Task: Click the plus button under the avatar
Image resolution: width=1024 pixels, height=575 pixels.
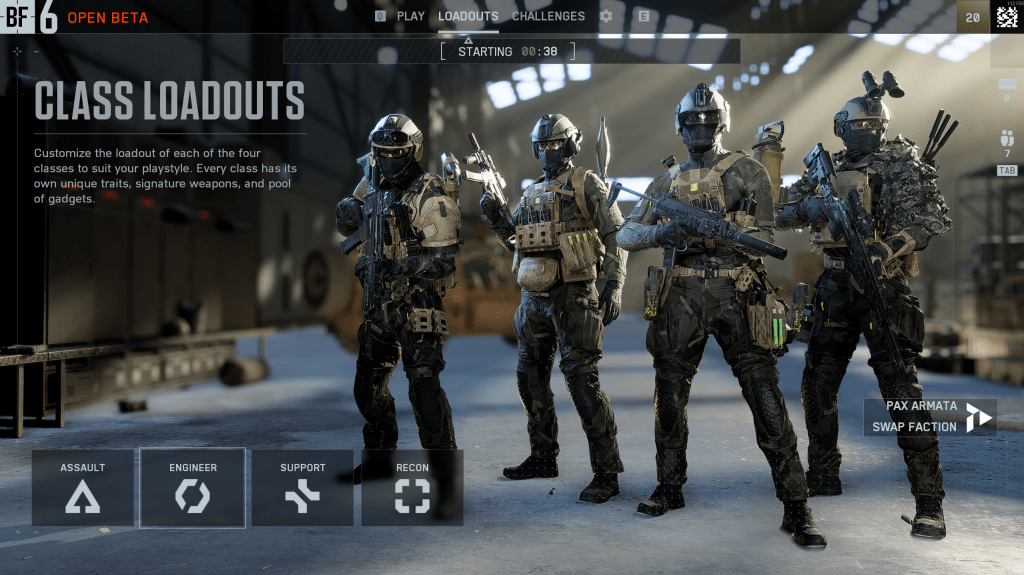Action: click(x=1007, y=52)
